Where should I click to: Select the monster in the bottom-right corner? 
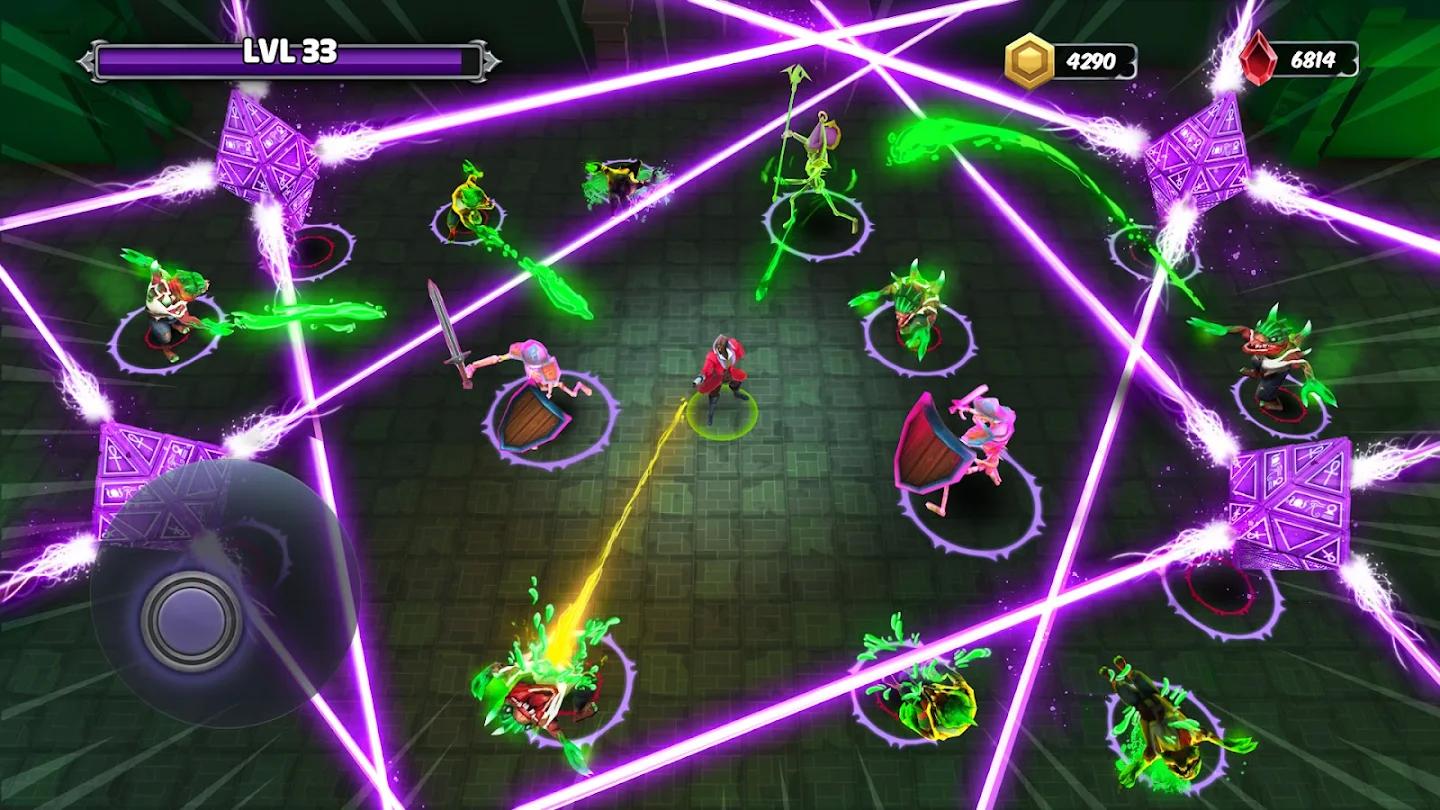tap(1160, 715)
